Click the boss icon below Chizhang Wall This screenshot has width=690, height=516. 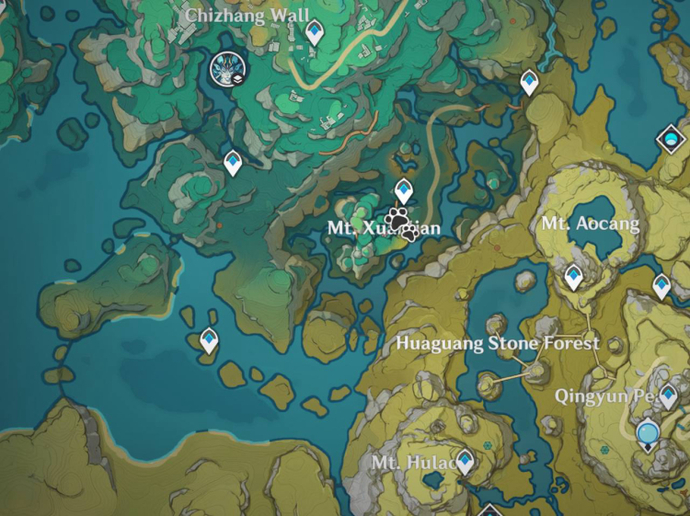coord(229,69)
